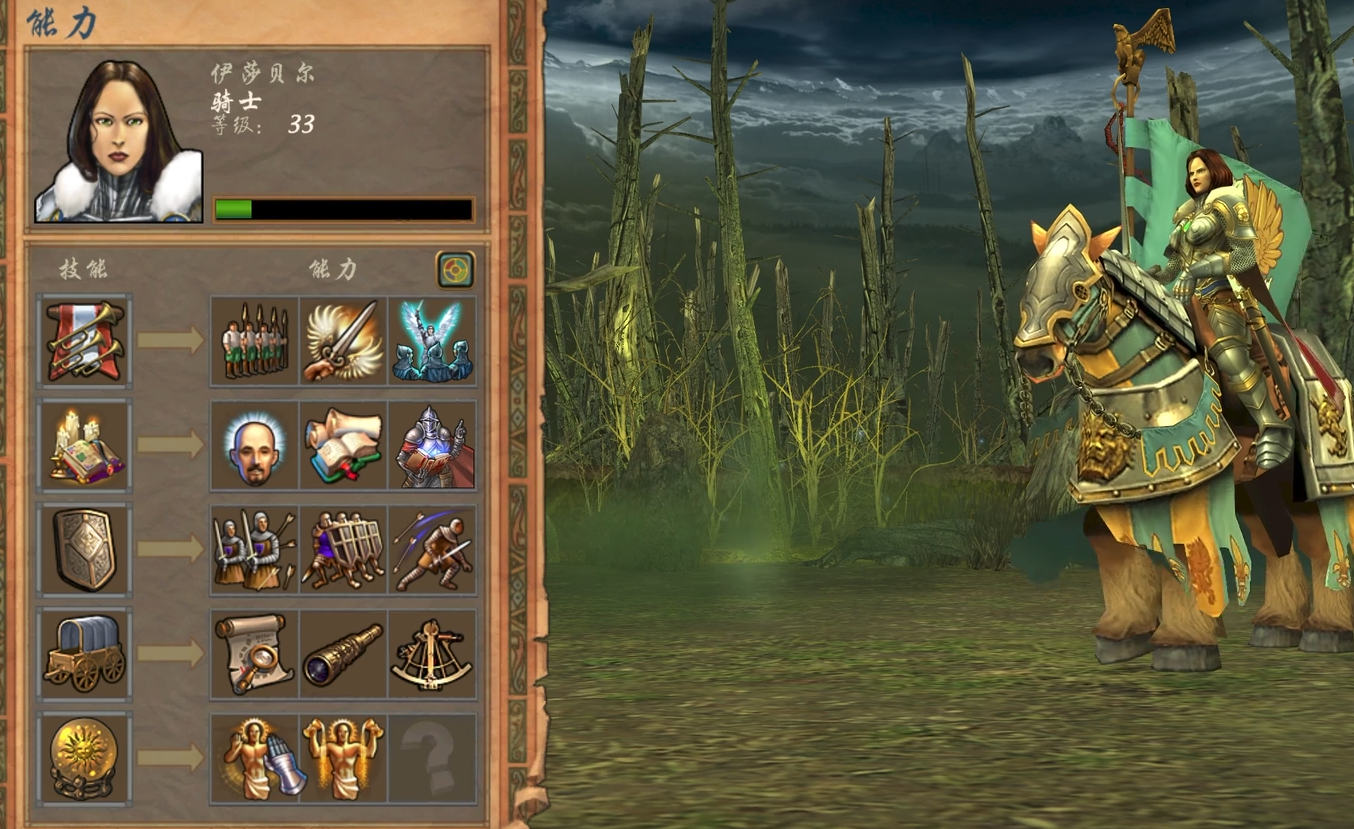Choose the two swordsmen with arrows ability
The height and width of the screenshot is (829, 1354).
[255, 550]
